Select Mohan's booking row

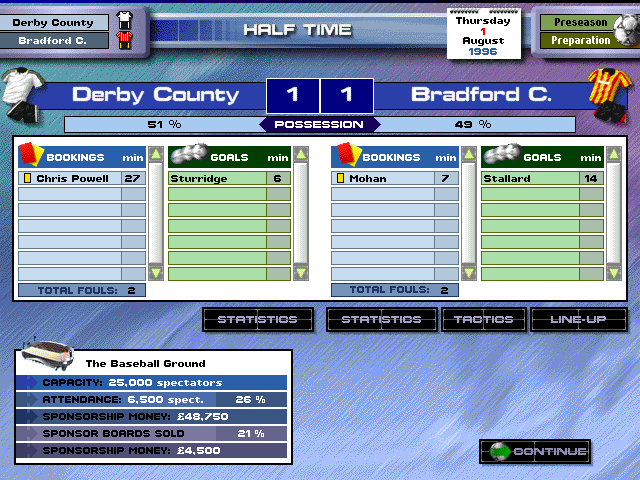click(394, 179)
